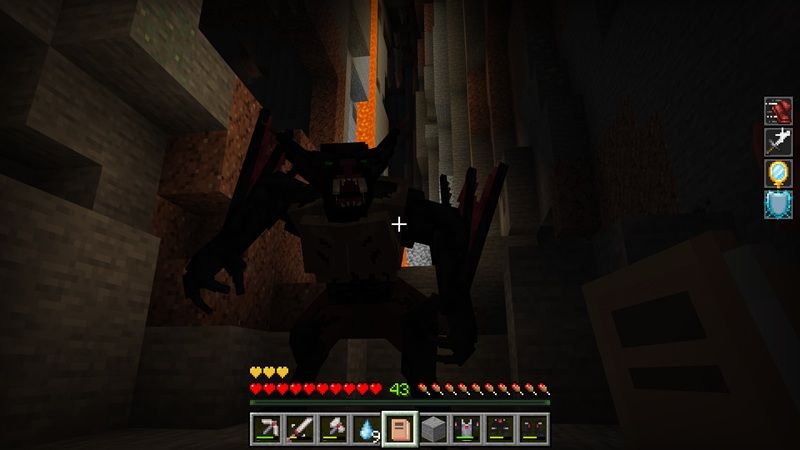Select the pickaxe hotbar slot
The width and height of the screenshot is (800, 450).
tap(265, 430)
